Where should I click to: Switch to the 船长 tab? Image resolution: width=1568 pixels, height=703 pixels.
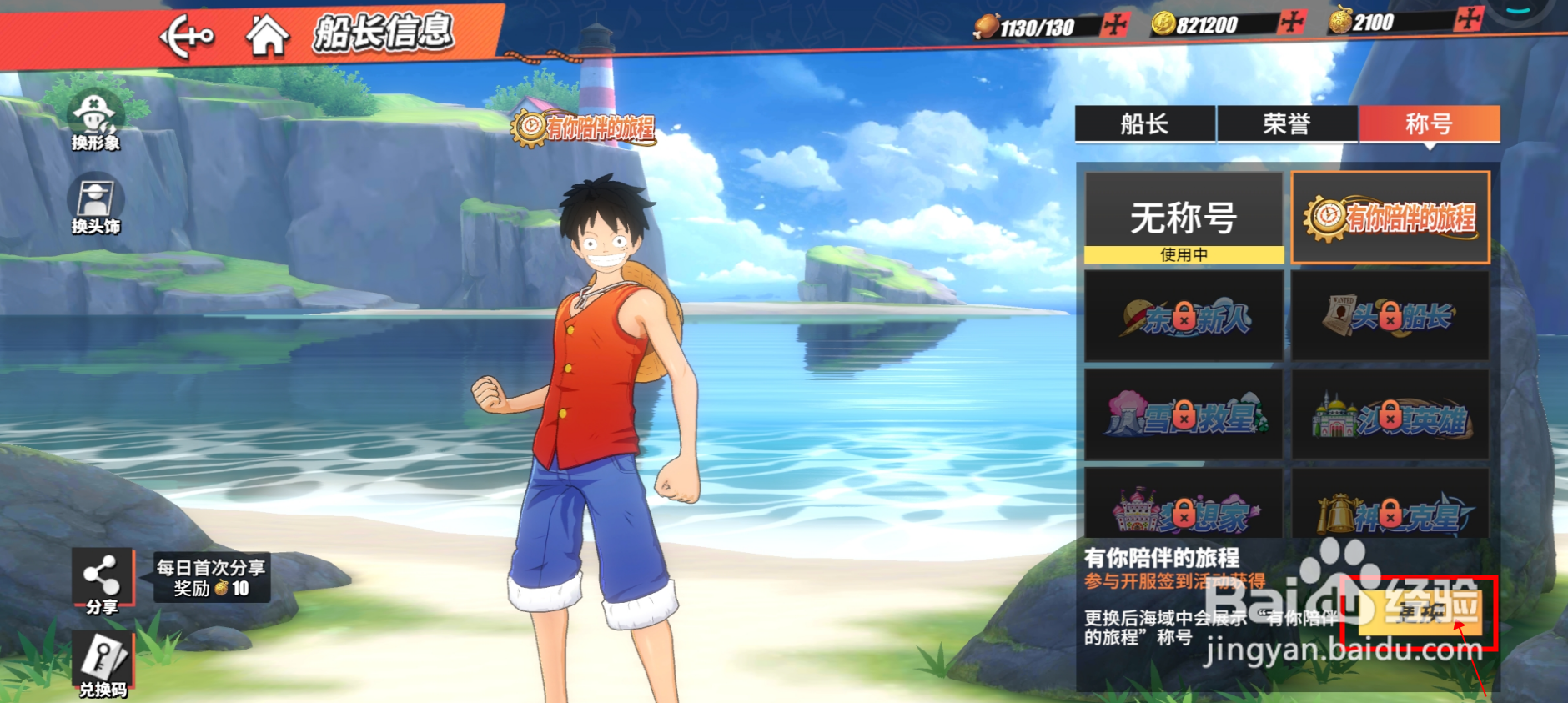coord(1144,124)
